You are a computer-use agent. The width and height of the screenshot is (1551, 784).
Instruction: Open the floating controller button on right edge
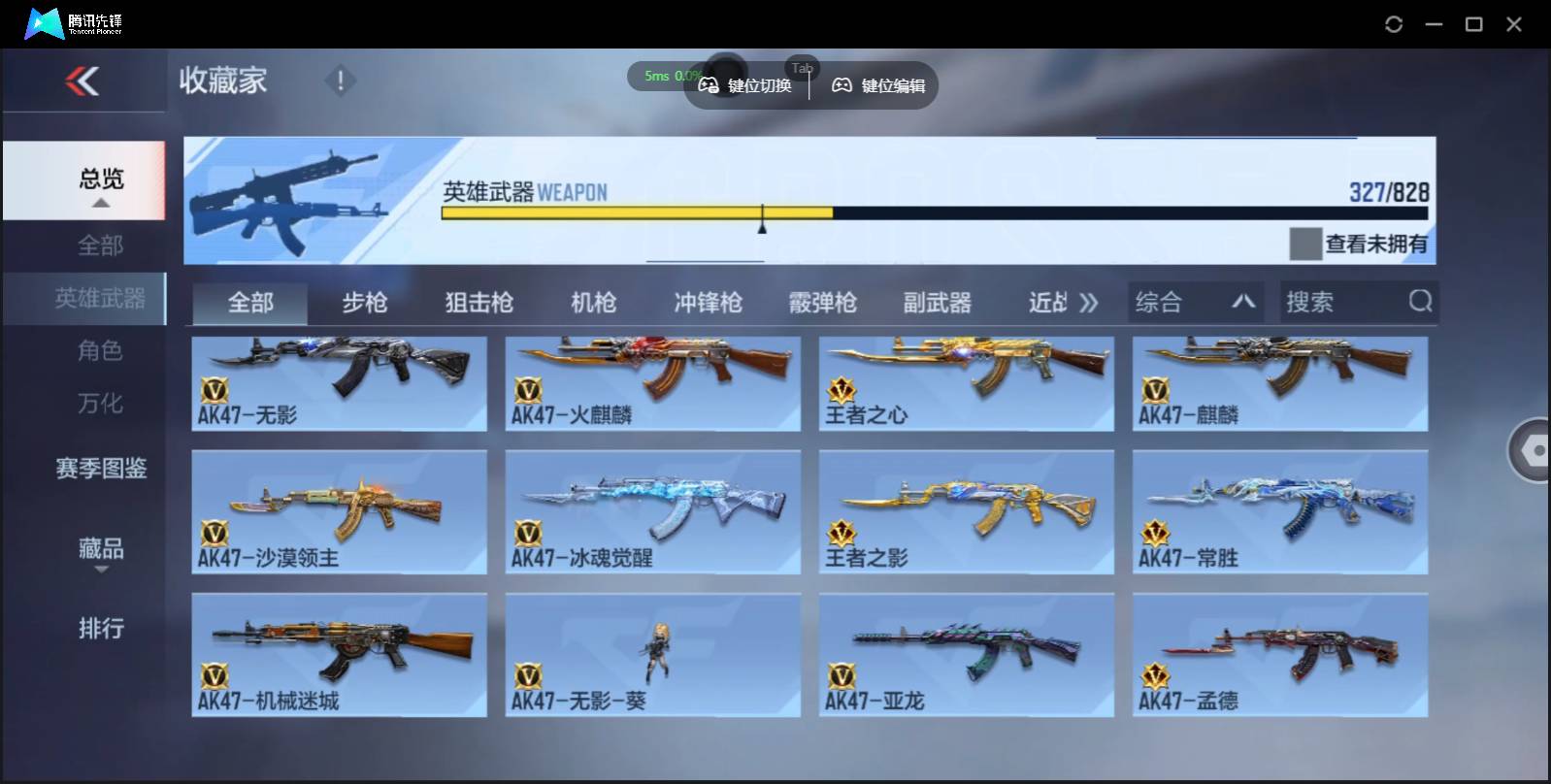click(x=1534, y=449)
